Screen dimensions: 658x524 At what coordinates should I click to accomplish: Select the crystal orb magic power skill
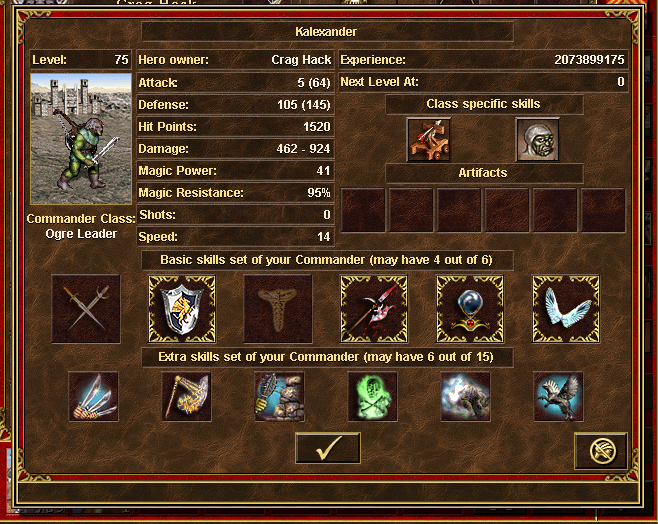pyautogui.click(x=470, y=309)
